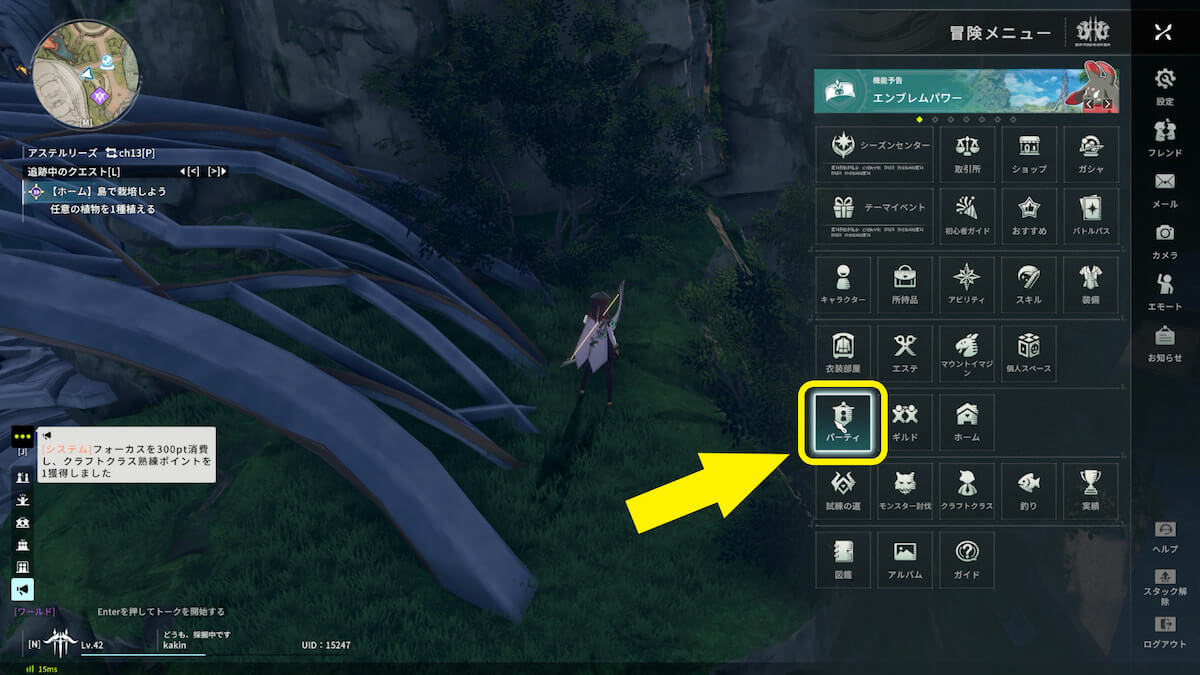Open the 所持品 inventory
The width and height of the screenshot is (1200, 675).
tap(905, 286)
